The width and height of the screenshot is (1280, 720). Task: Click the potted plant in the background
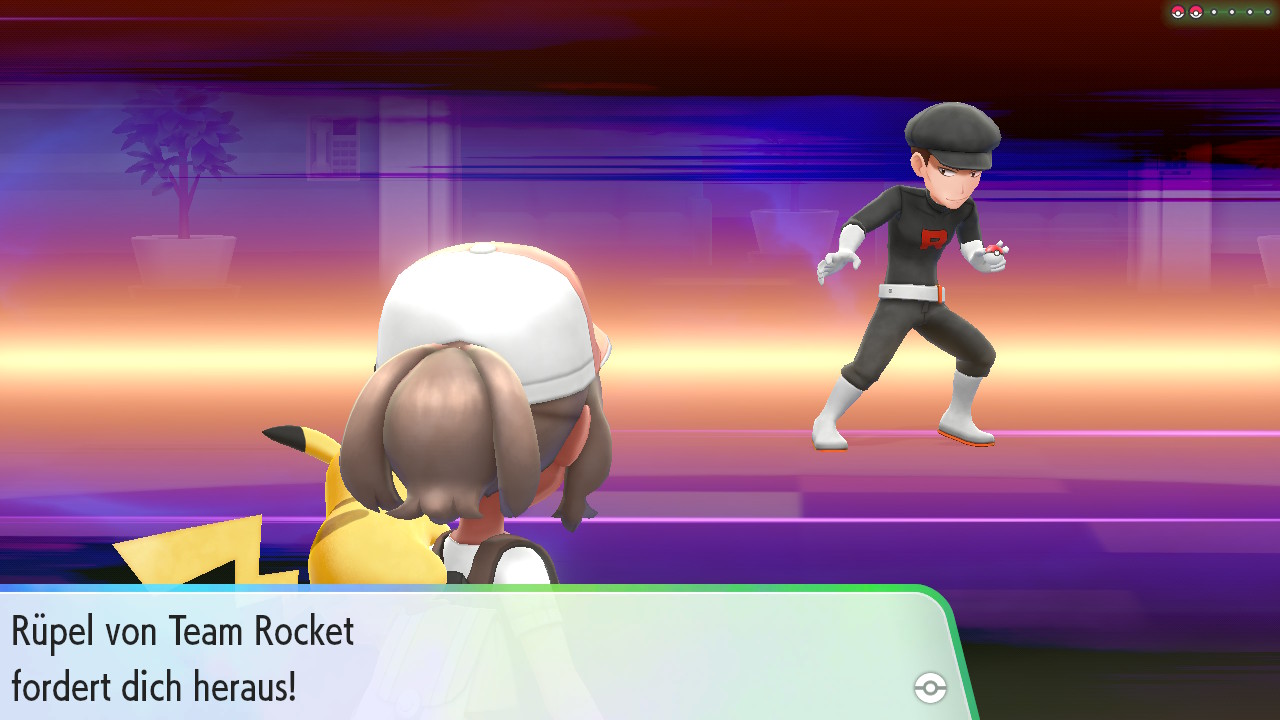point(180,170)
